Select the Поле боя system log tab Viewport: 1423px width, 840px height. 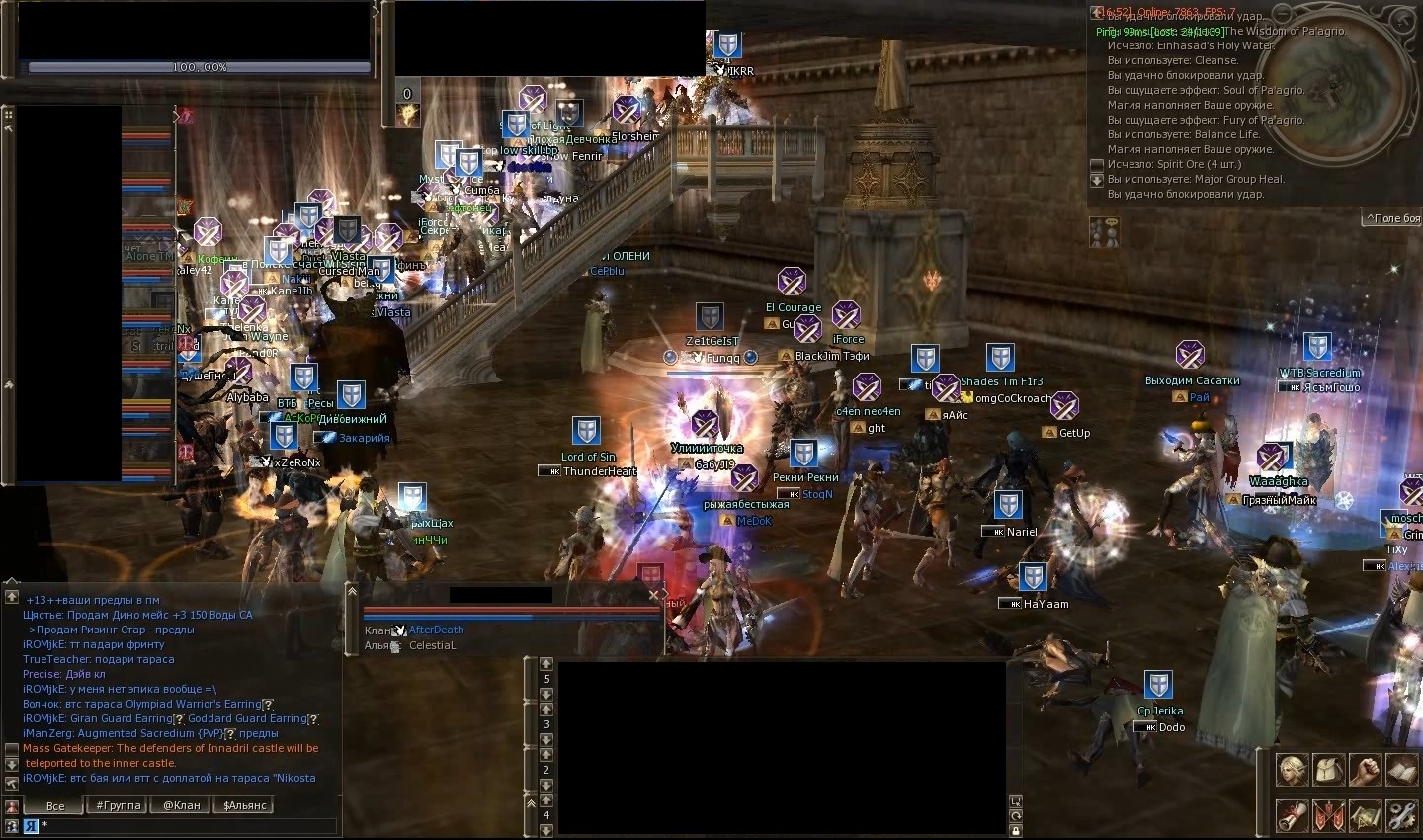tap(1391, 218)
